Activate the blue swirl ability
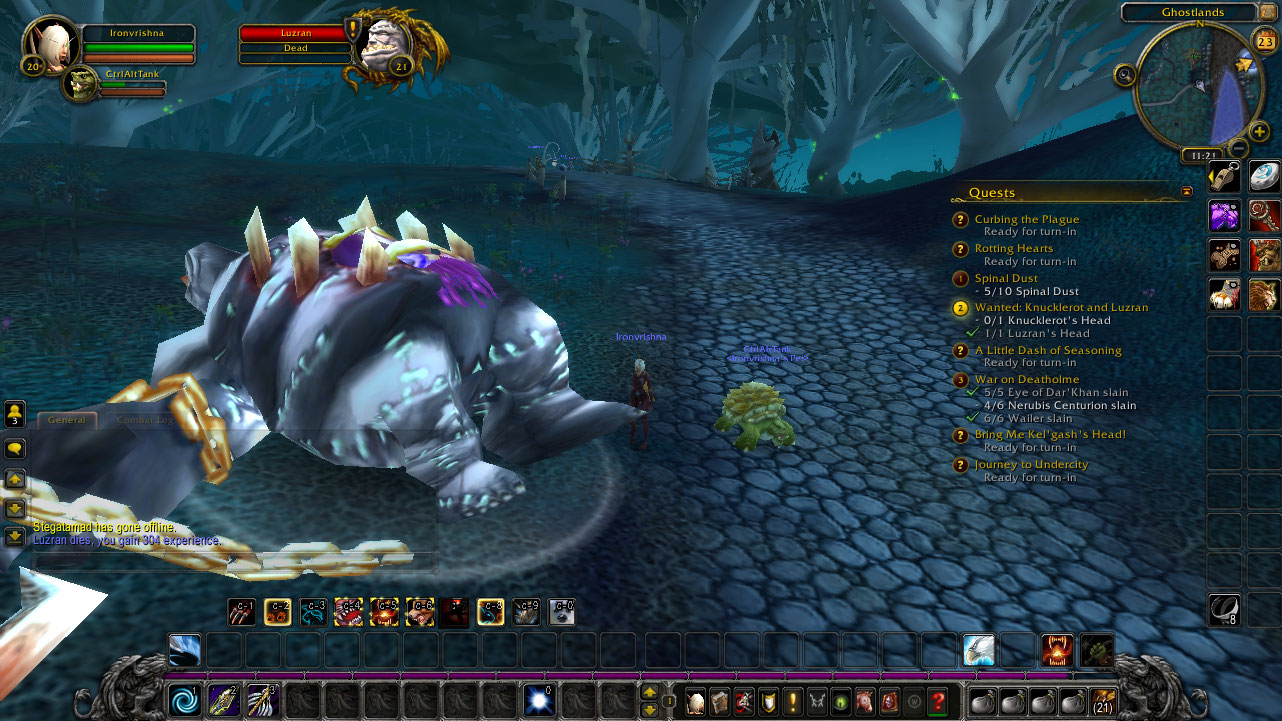Viewport: 1282px width, 721px height. [x=185, y=699]
